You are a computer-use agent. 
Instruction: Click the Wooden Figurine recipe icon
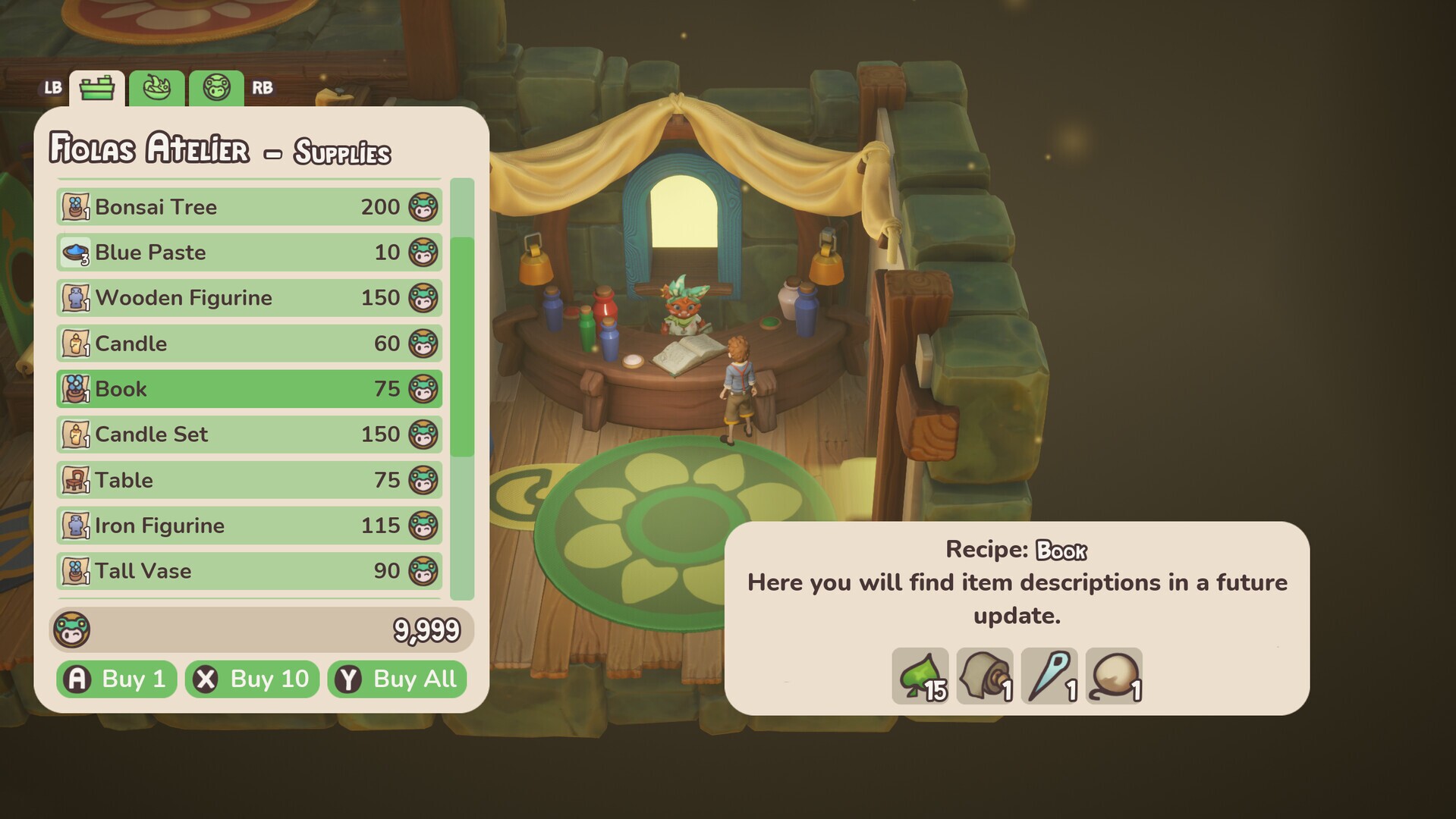76,297
